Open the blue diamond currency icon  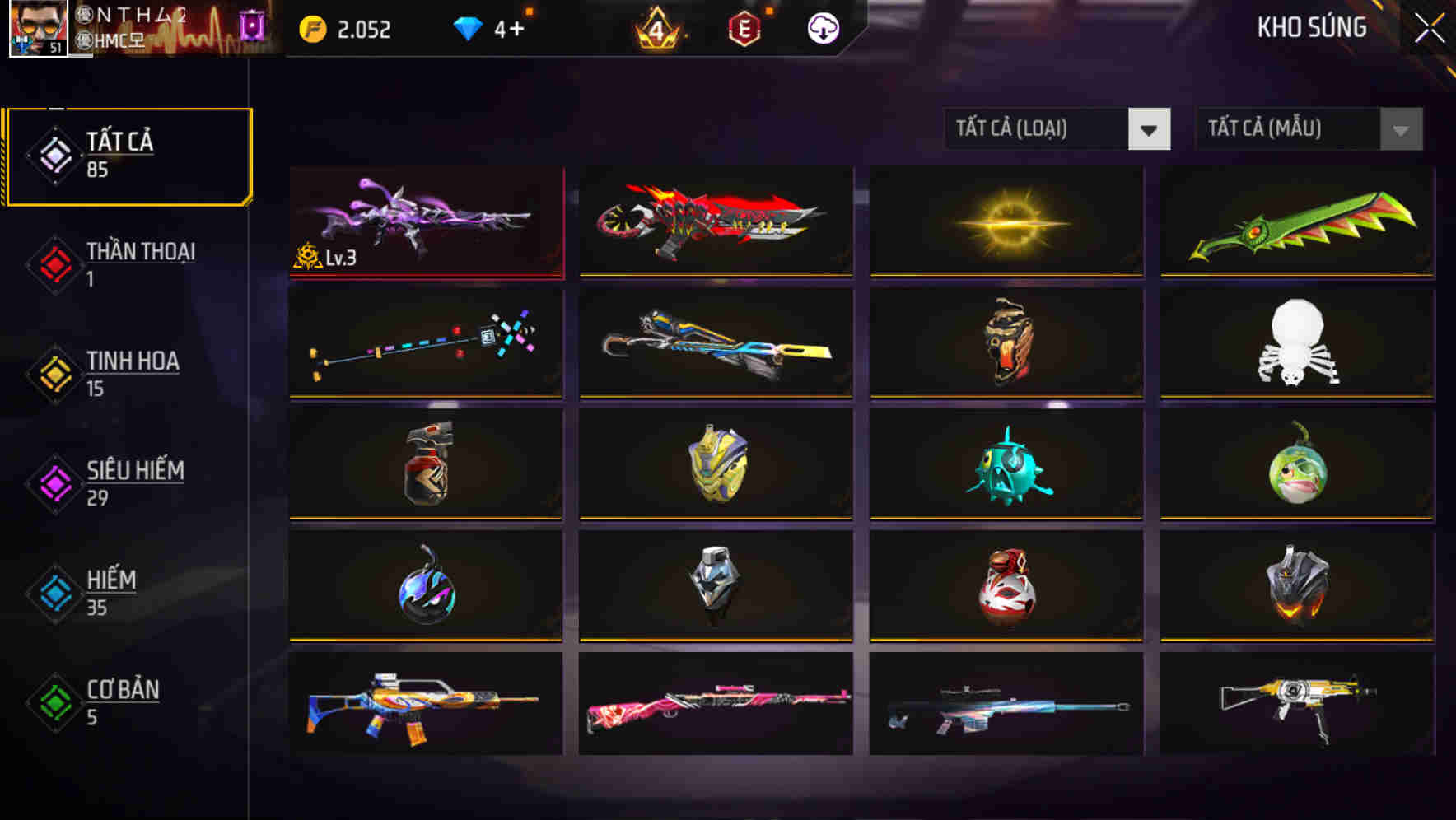tap(469, 27)
